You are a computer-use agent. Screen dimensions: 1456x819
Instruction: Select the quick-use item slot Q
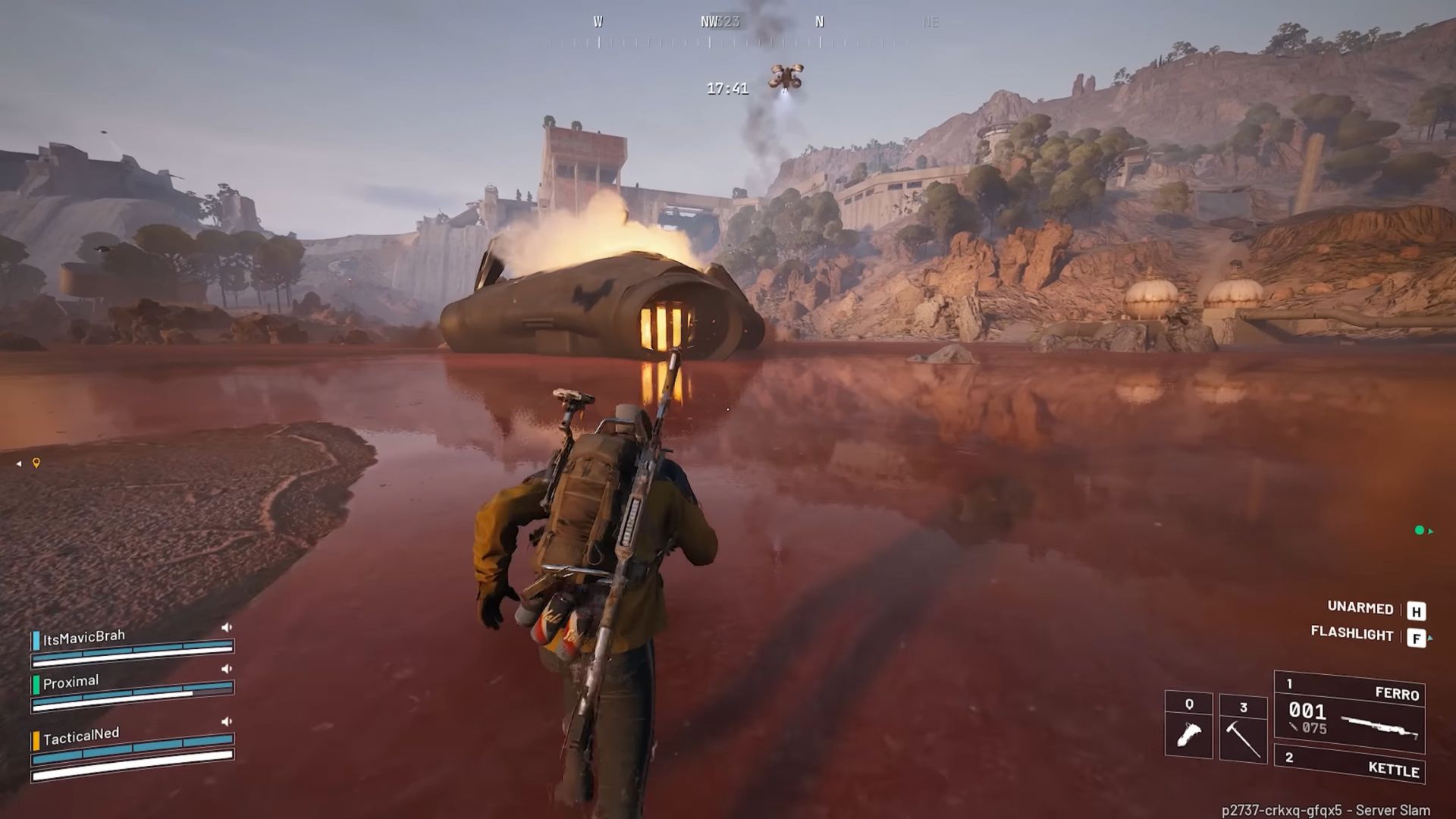pyautogui.click(x=1188, y=725)
